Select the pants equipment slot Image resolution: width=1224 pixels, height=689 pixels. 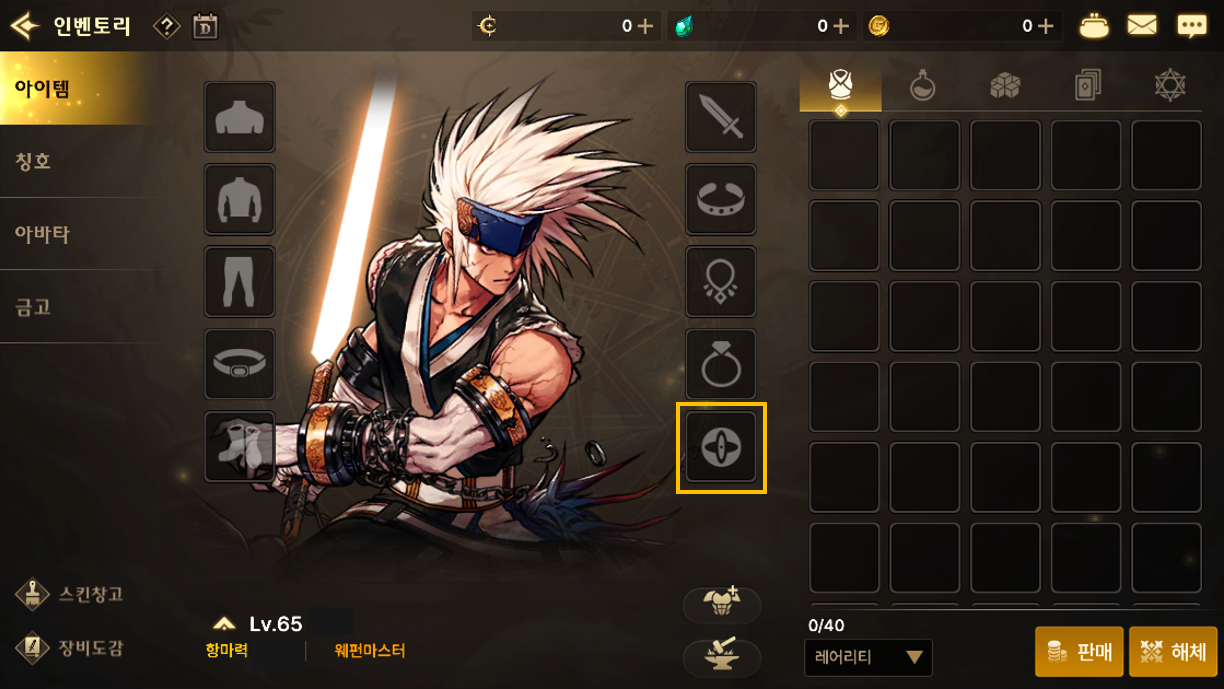coord(240,282)
